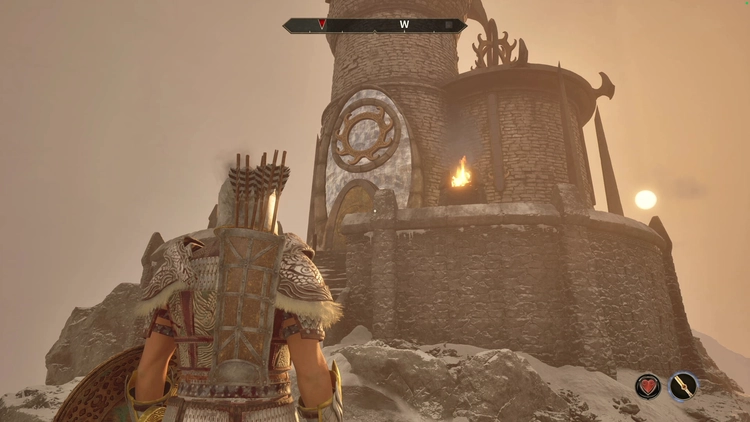This screenshot has height=422, width=750.
Task: Select the red heart health icon
Action: [x=648, y=386]
